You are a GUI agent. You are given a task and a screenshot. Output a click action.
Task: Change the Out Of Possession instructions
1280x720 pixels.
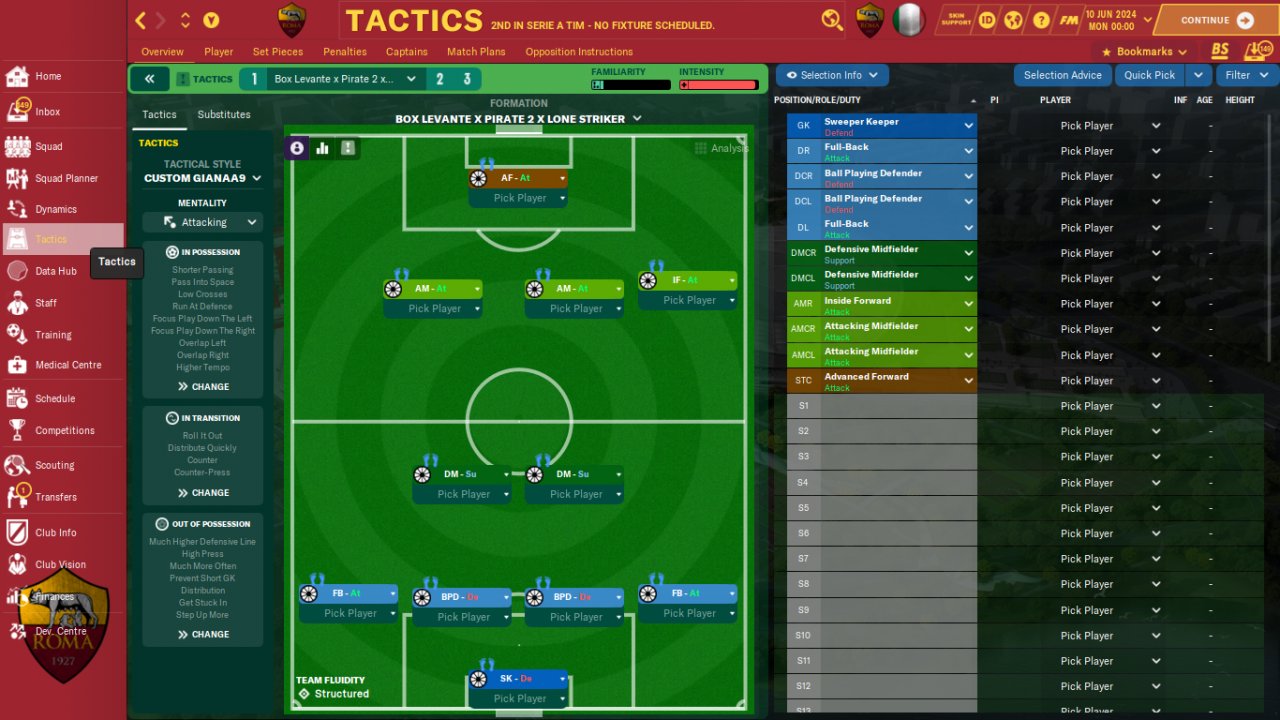pos(203,634)
